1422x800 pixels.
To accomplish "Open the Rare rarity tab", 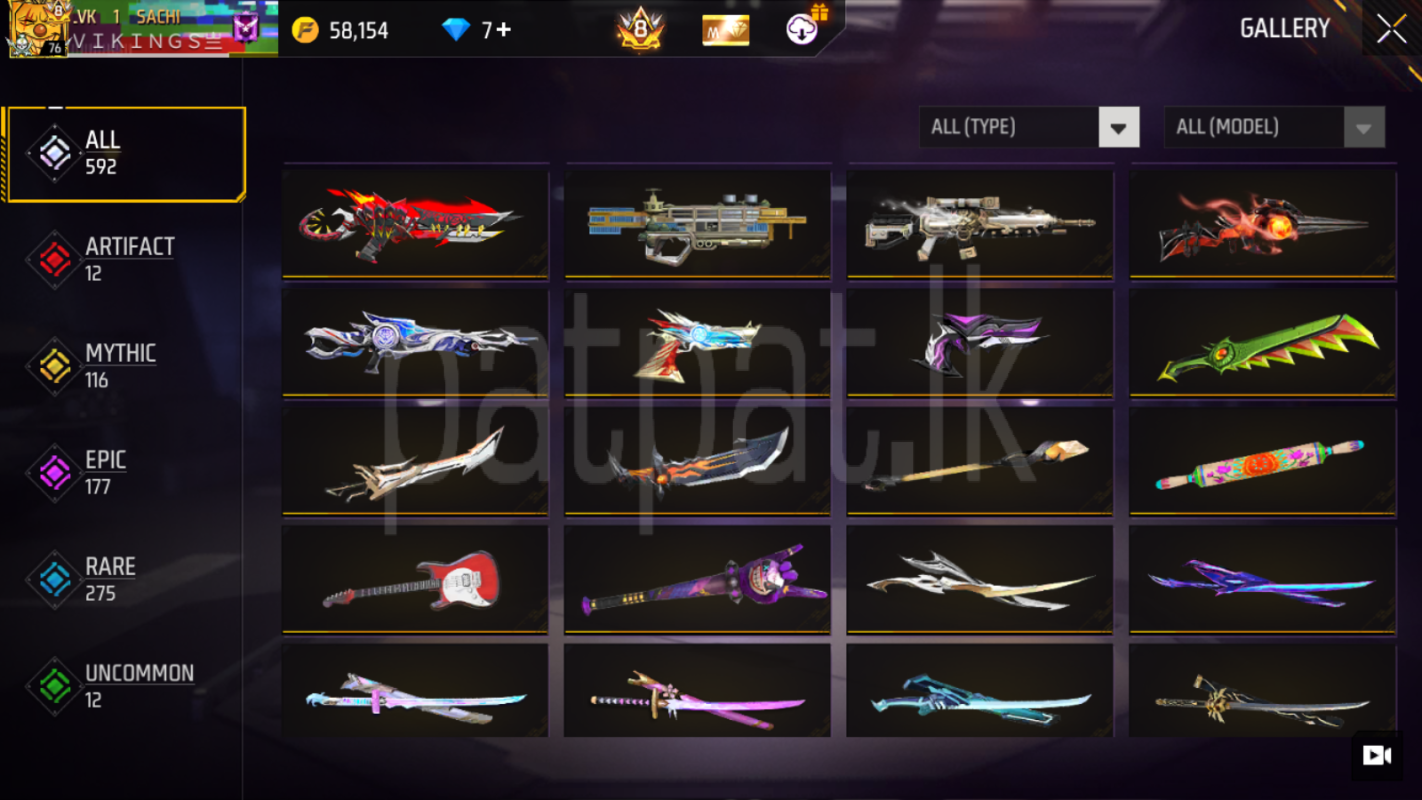I will [110, 579].
